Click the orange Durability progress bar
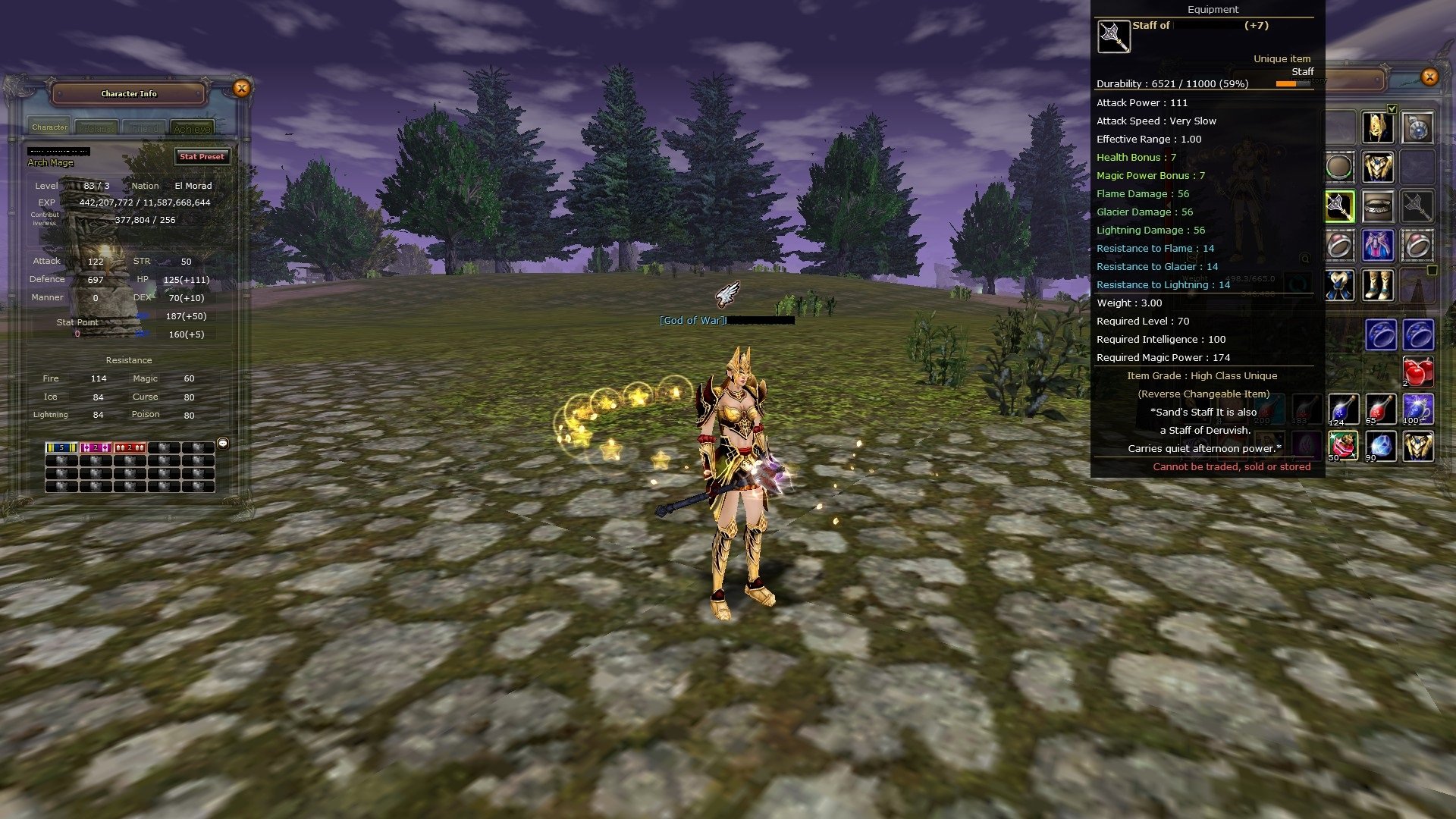Screen dimensions: 1456x819 click(x=1289, y=84)
